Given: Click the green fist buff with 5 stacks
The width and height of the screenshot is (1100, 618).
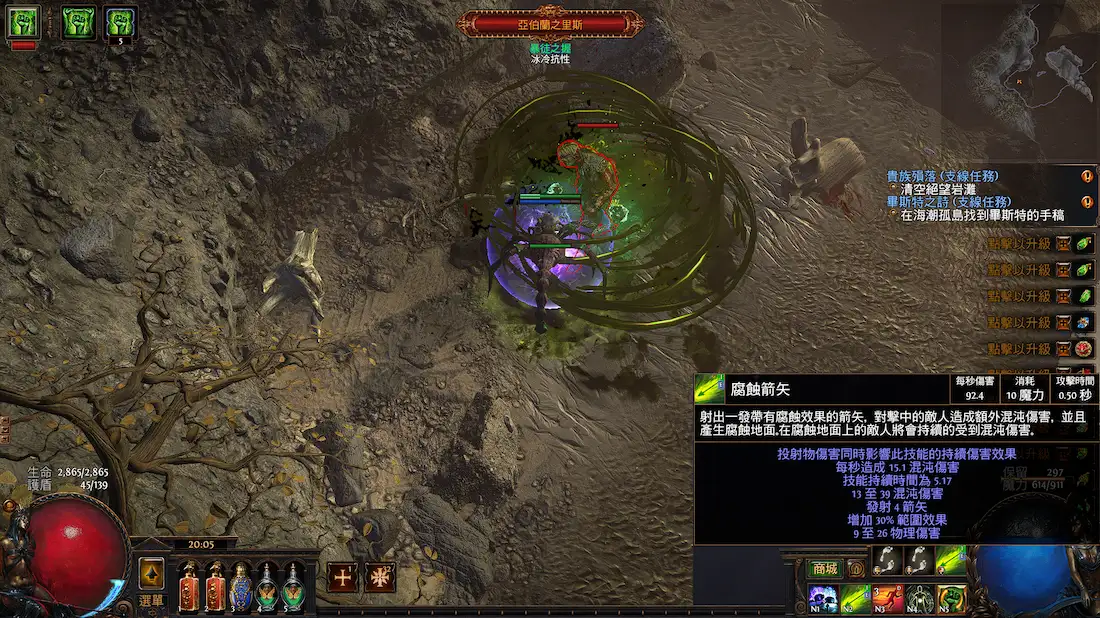Looking at the screenshot, I should (x=121, y=22).
